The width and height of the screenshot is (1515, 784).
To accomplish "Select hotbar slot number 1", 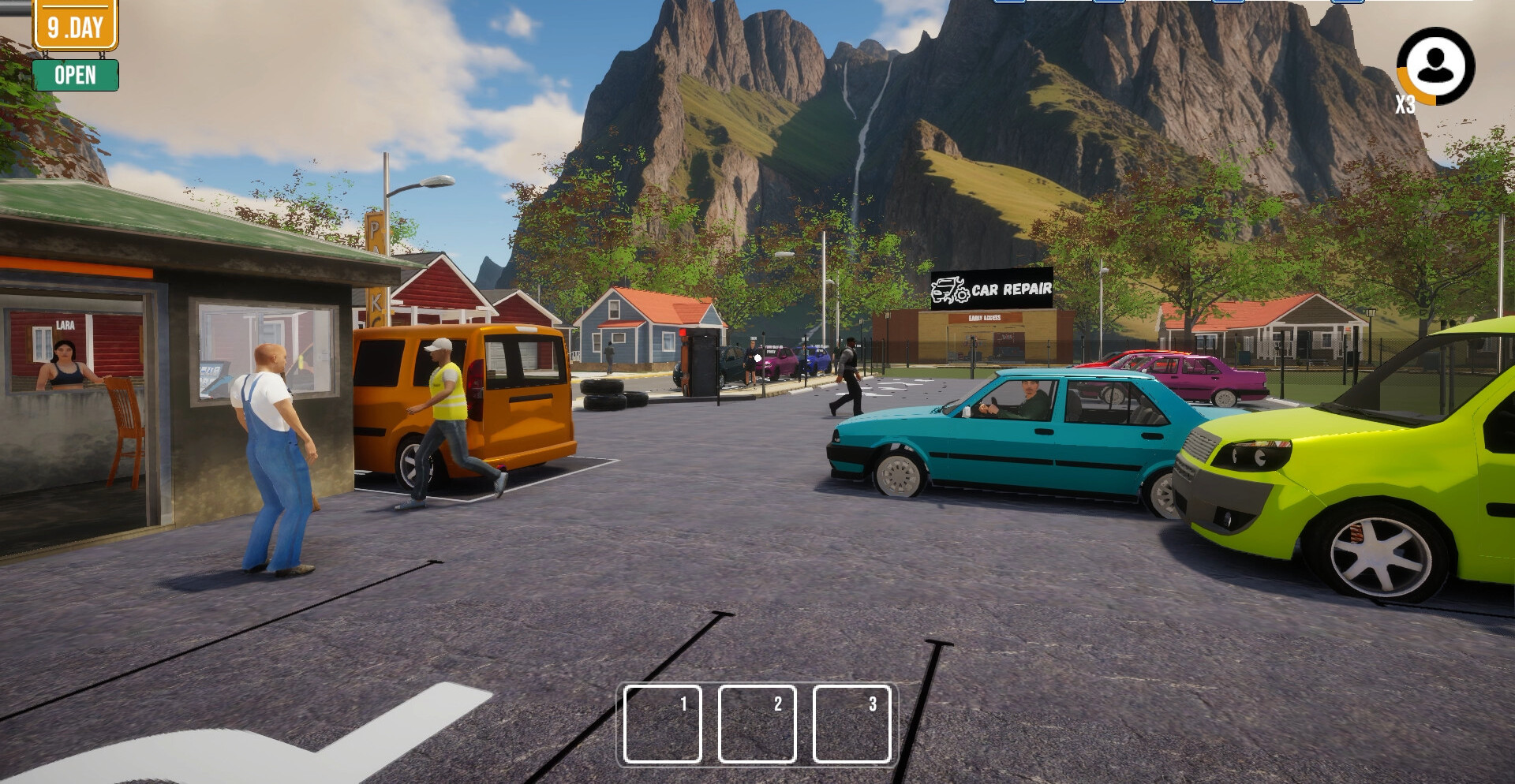I will (662, 724).
